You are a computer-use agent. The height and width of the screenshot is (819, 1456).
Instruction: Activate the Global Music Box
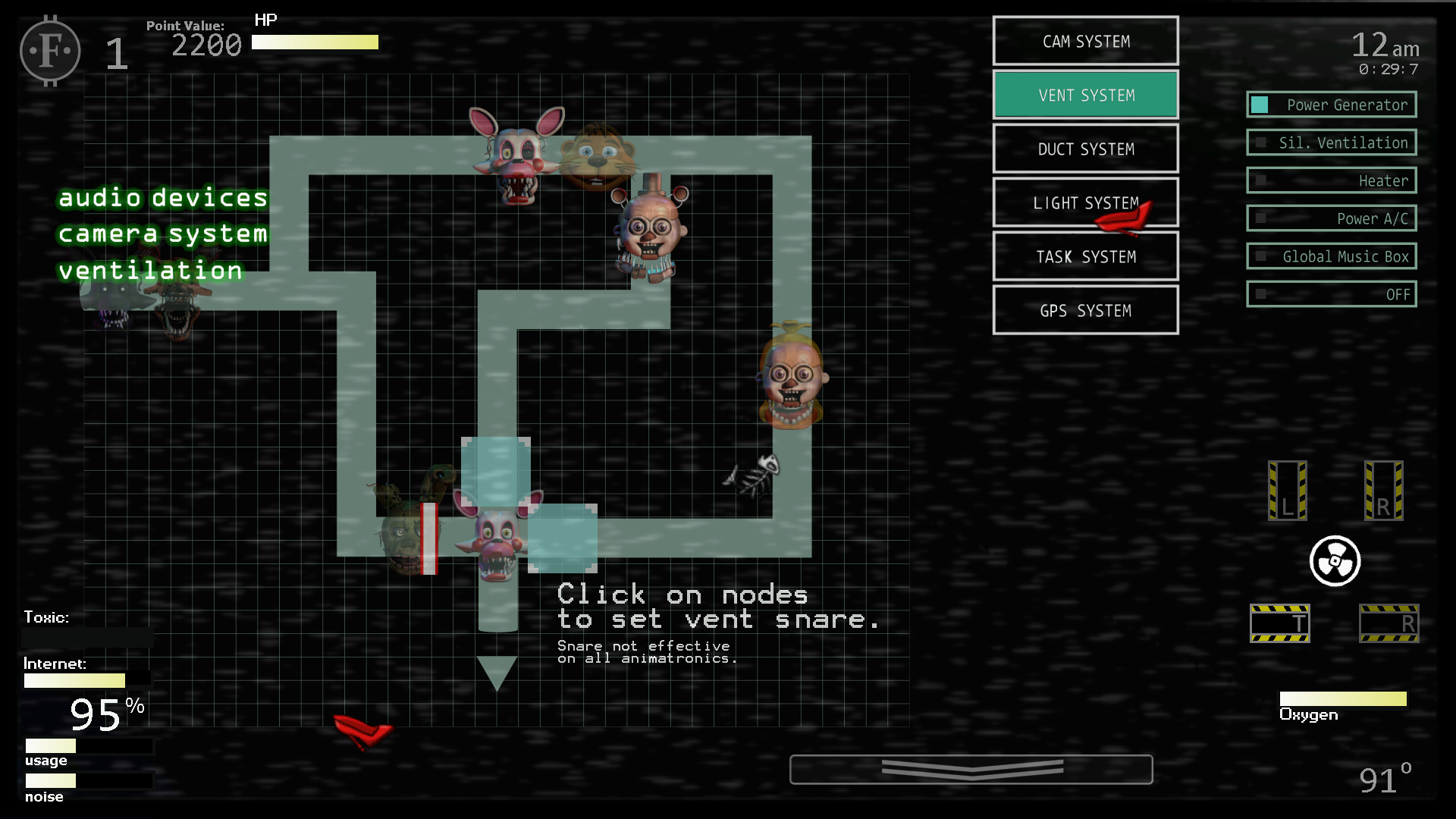pos(1331,256)
